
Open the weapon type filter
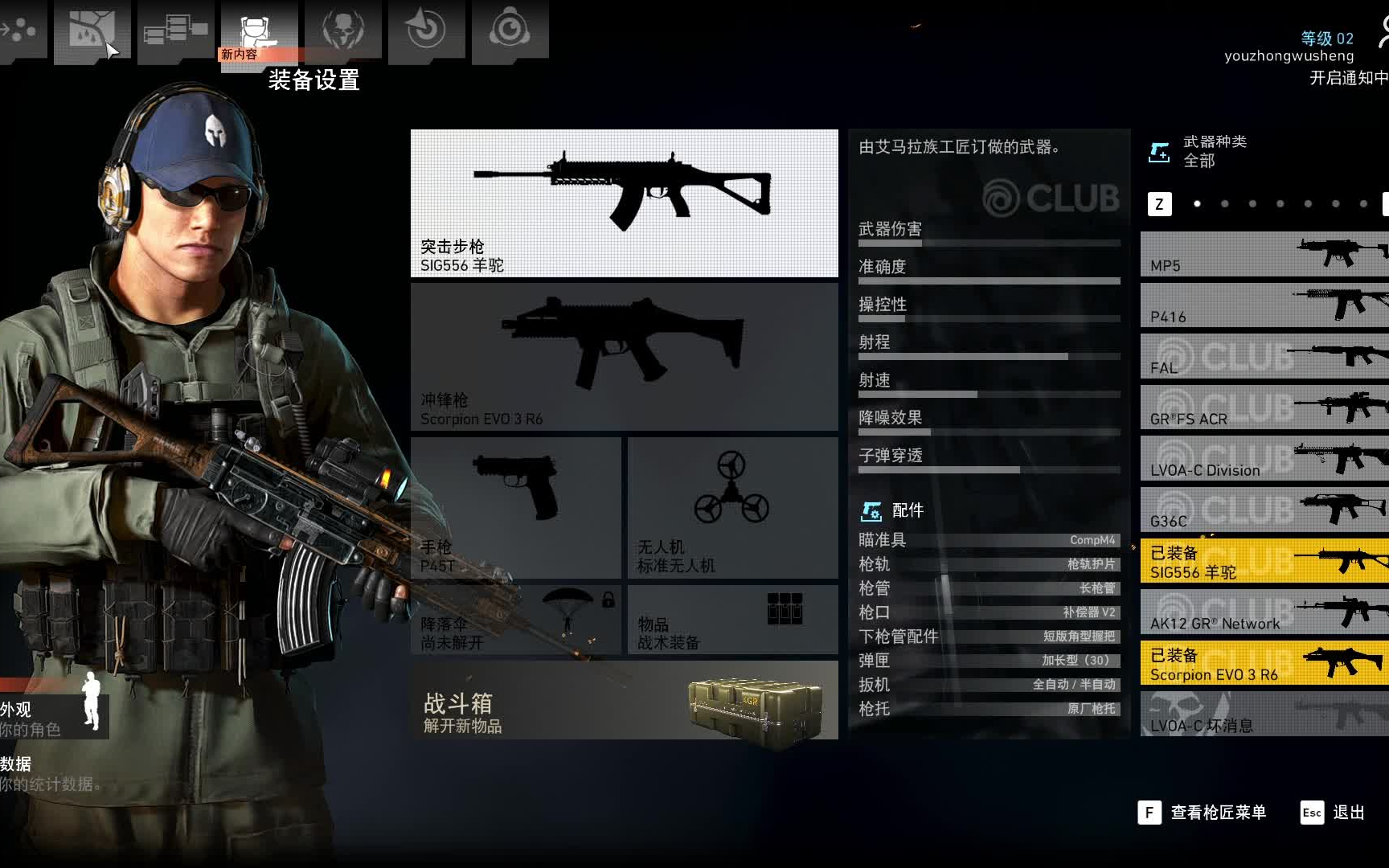[x=1199, y=151]
